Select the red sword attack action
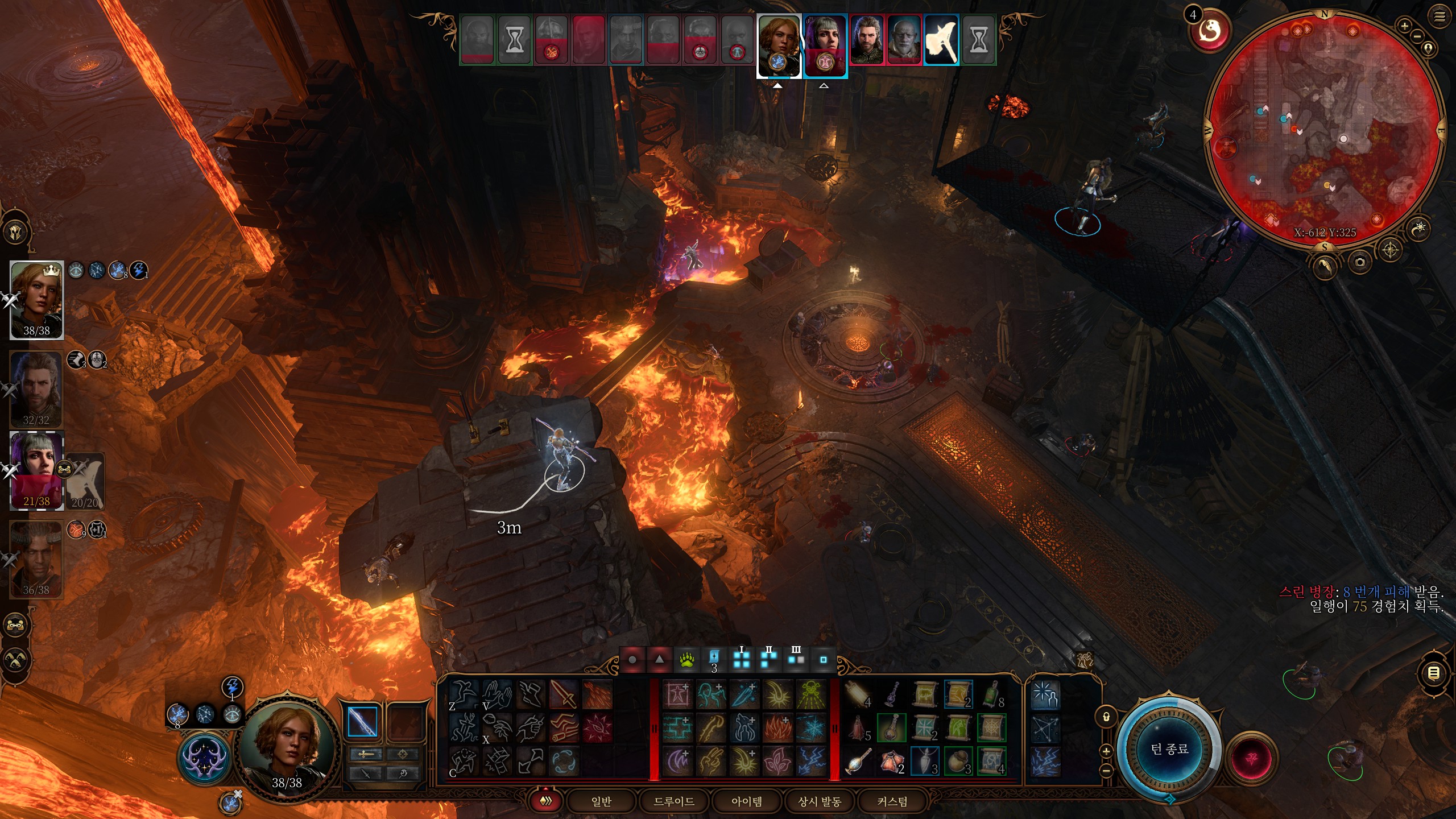The image size is (1456, 819). pos(563,694)
